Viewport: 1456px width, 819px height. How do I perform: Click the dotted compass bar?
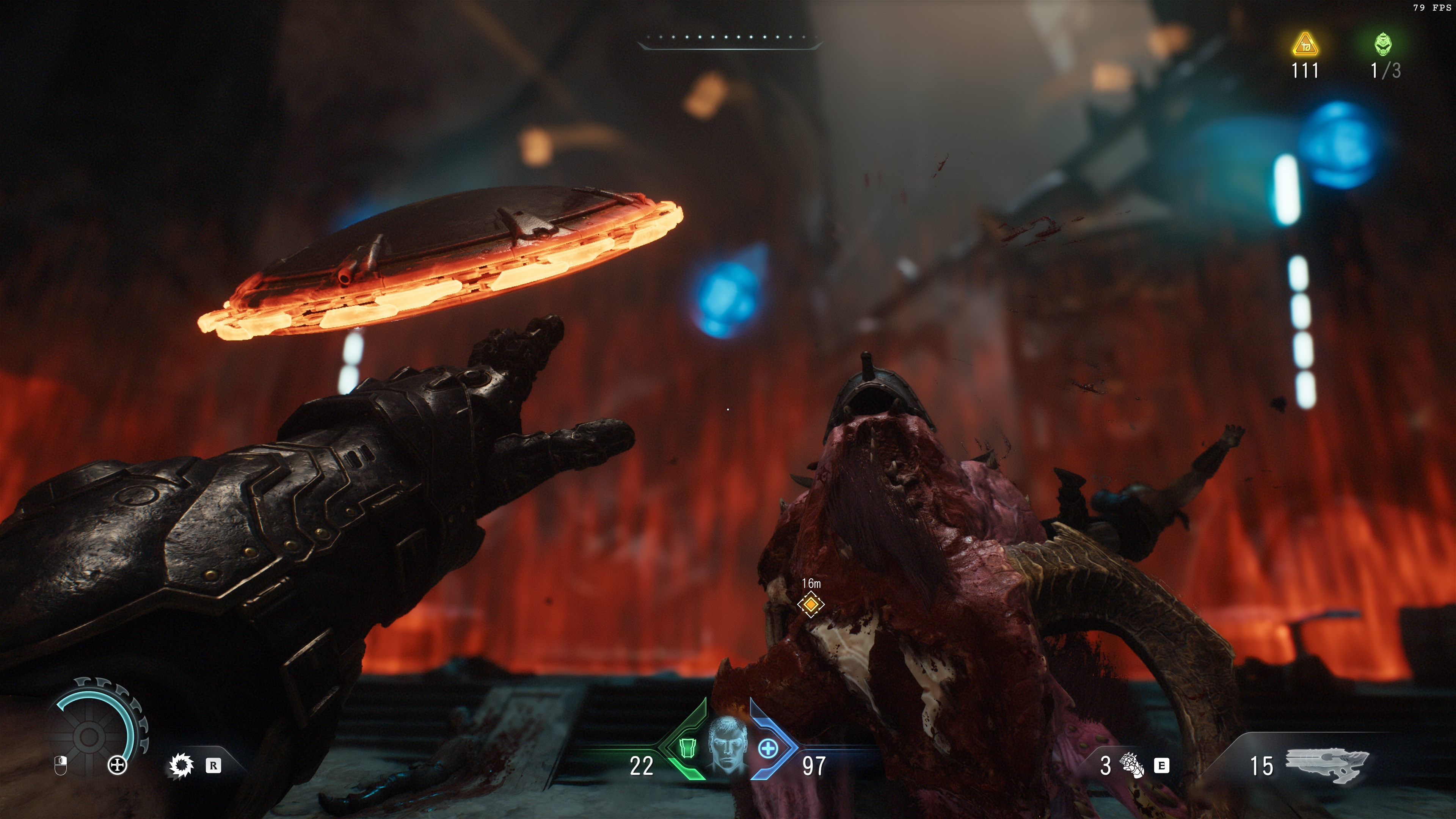(728, 38)
